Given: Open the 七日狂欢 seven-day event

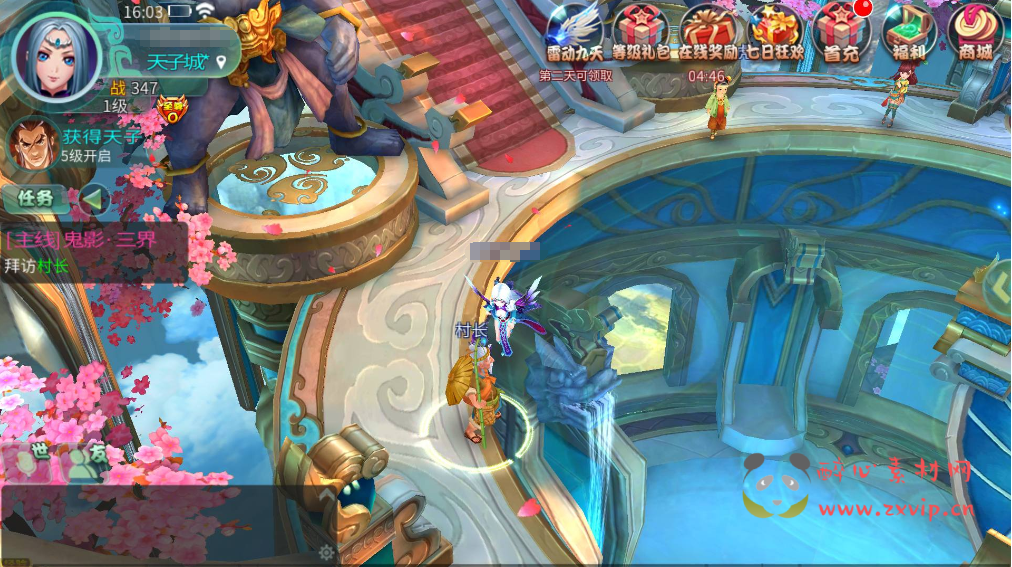Looking at the screenshot, I should pyautogui.click(x=775, y=32).
